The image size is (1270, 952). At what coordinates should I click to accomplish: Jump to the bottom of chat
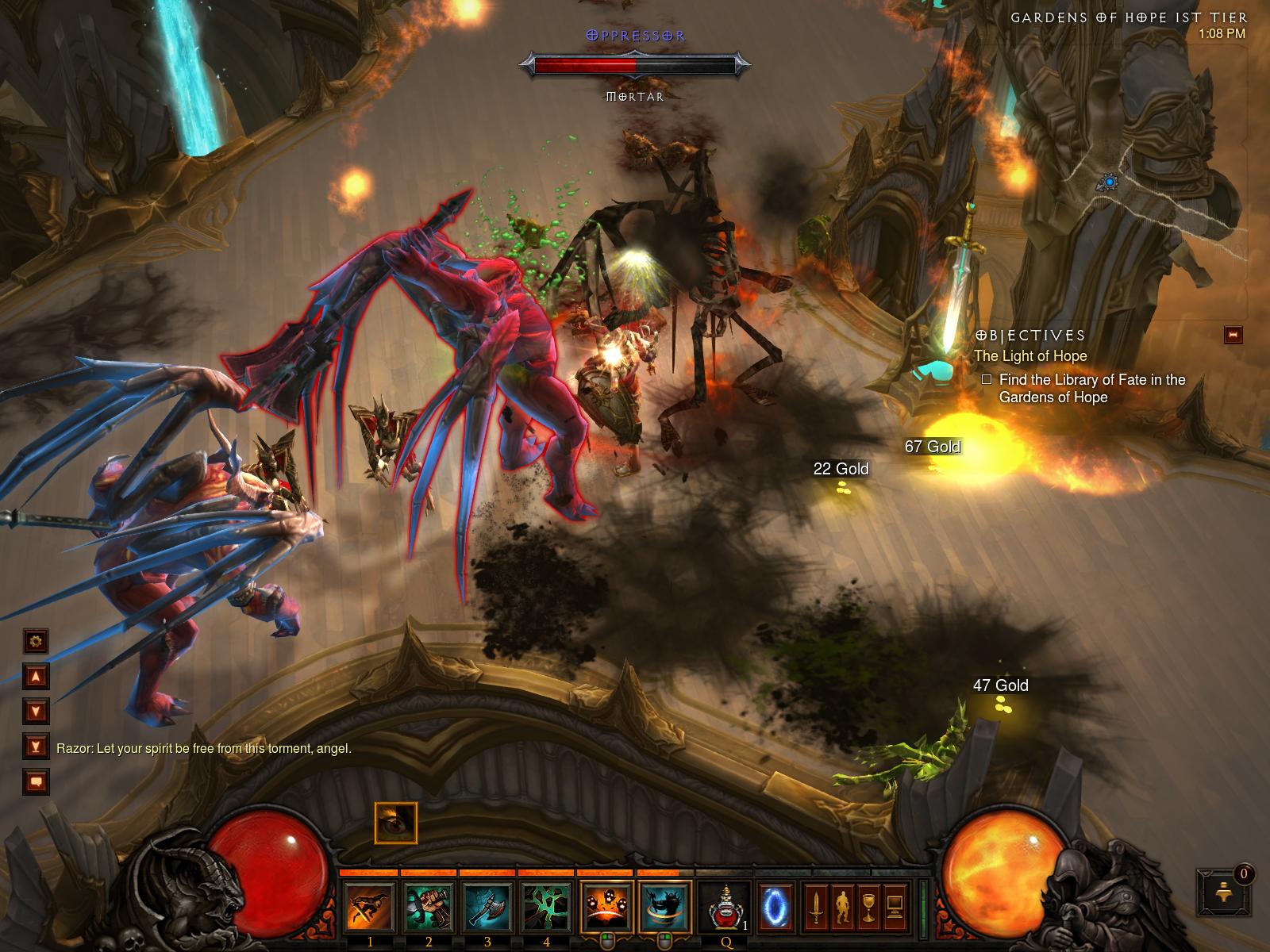click(x=36, y=746)
